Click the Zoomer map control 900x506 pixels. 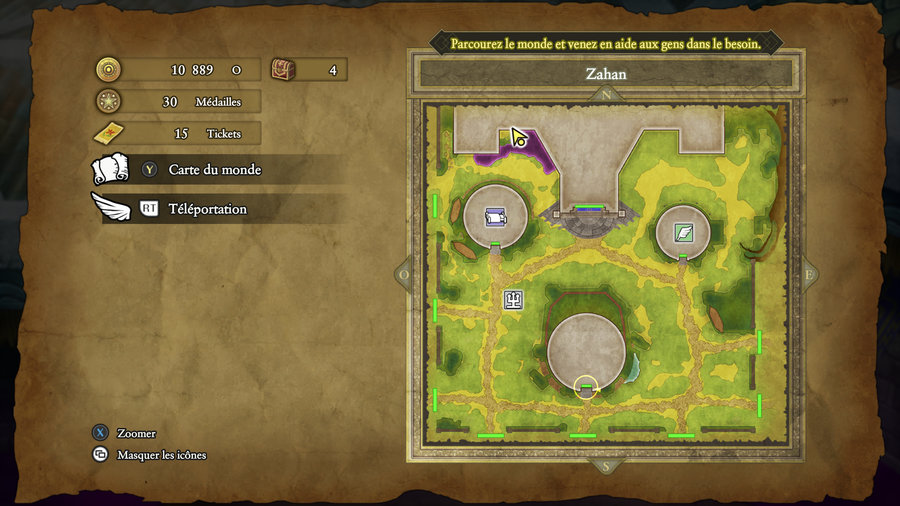tap(136, 433)
